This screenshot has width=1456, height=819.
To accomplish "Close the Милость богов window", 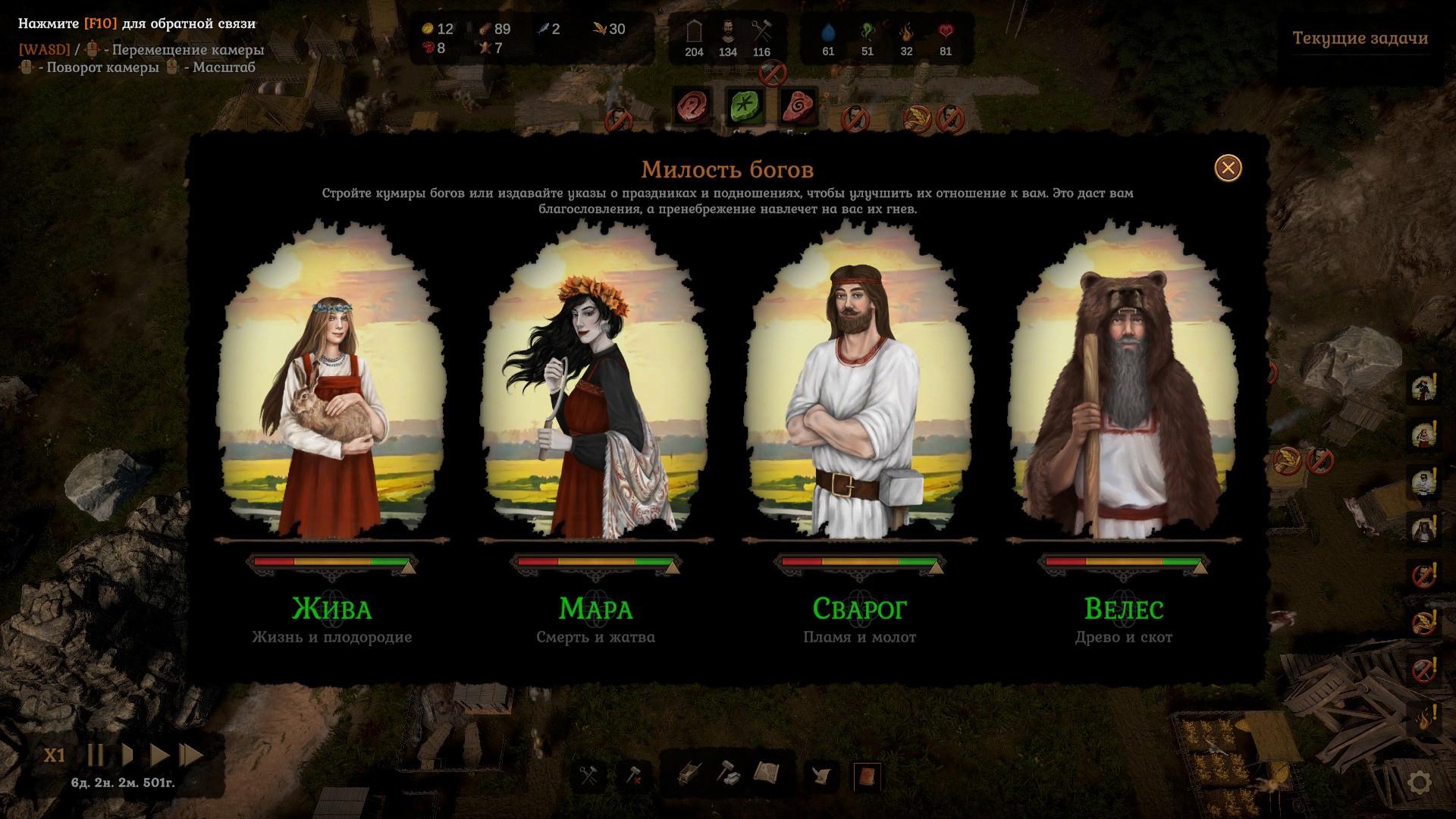I will pos(1228,168).
